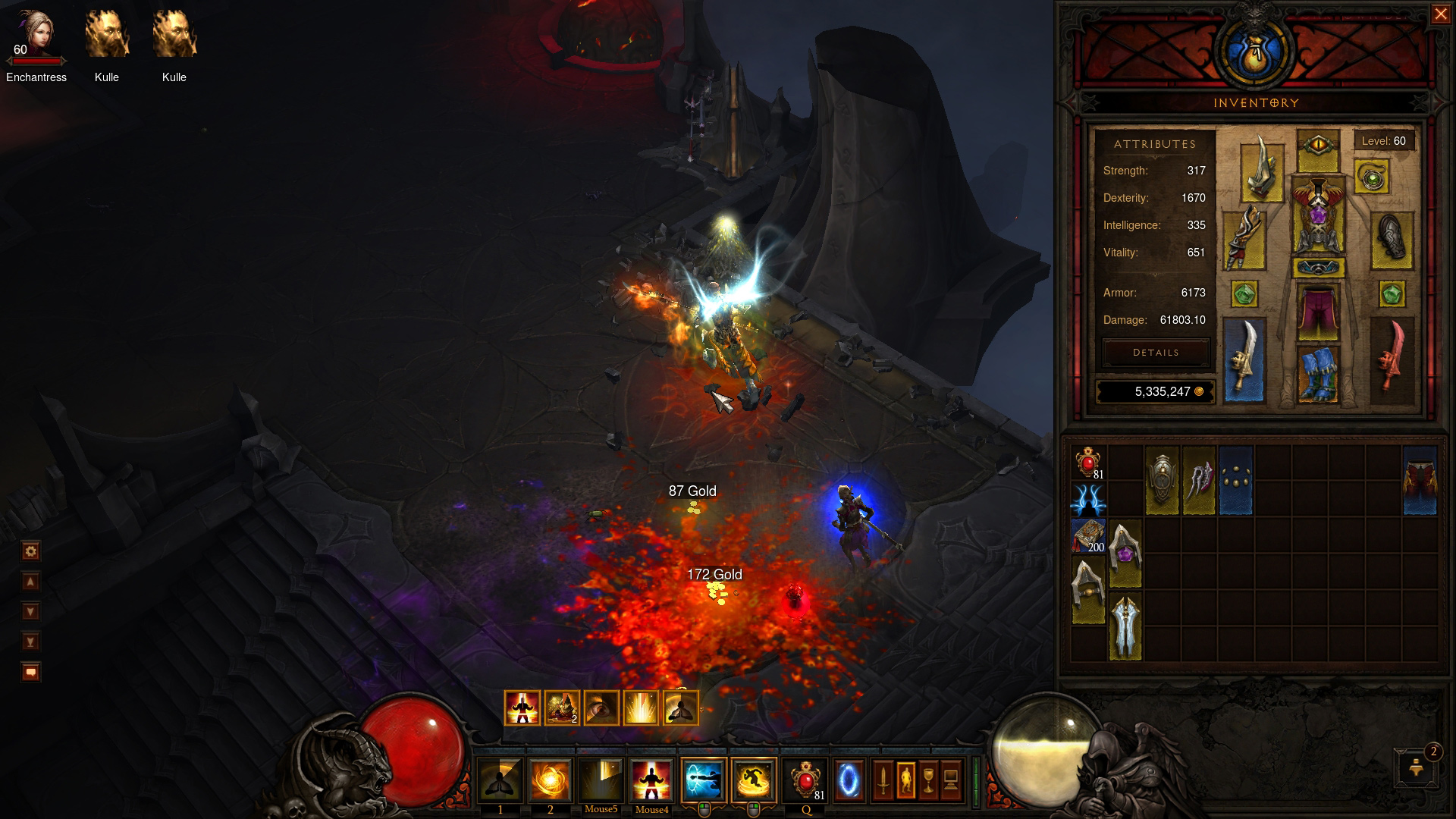Open the game menu computer button
Image resolution: width=1456 pixels, height=819 pixels.
point(951,780)
